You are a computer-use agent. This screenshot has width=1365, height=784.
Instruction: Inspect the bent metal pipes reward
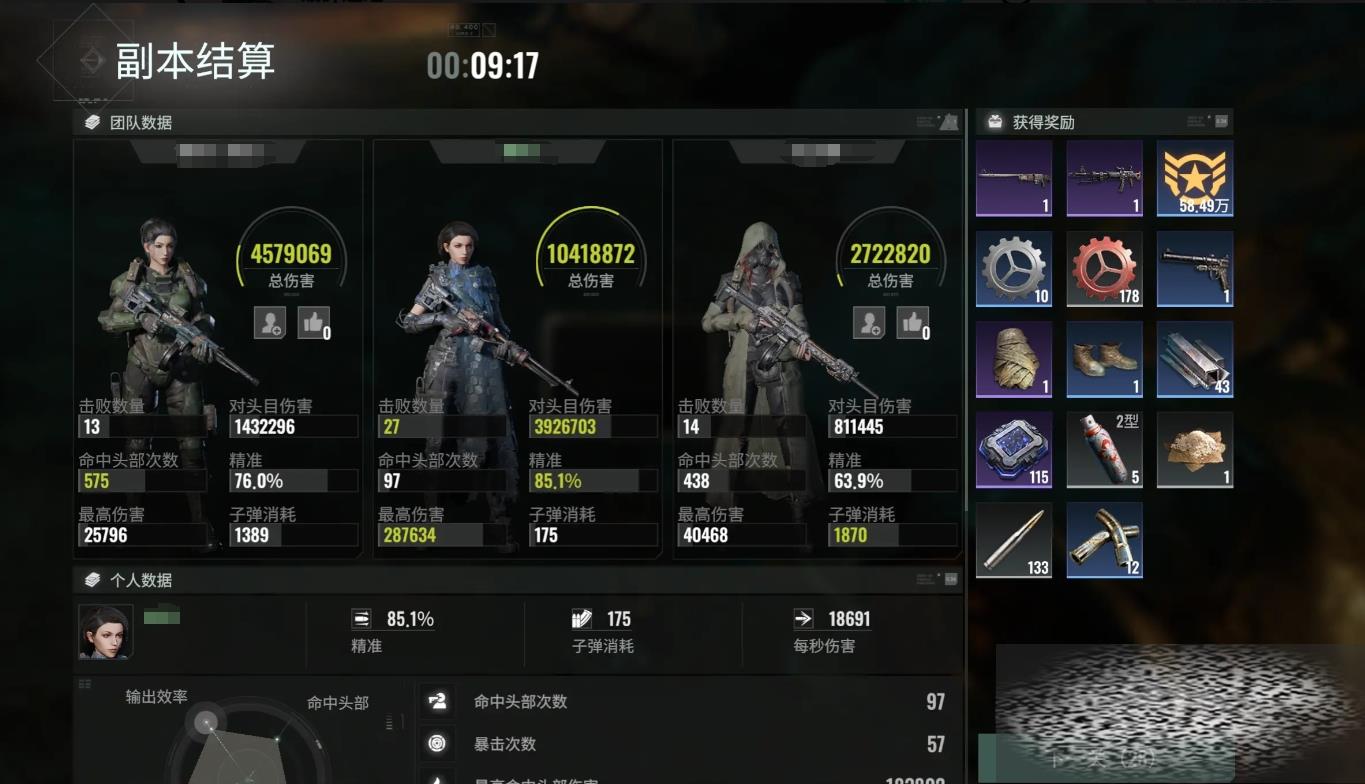pos(1104,540)
